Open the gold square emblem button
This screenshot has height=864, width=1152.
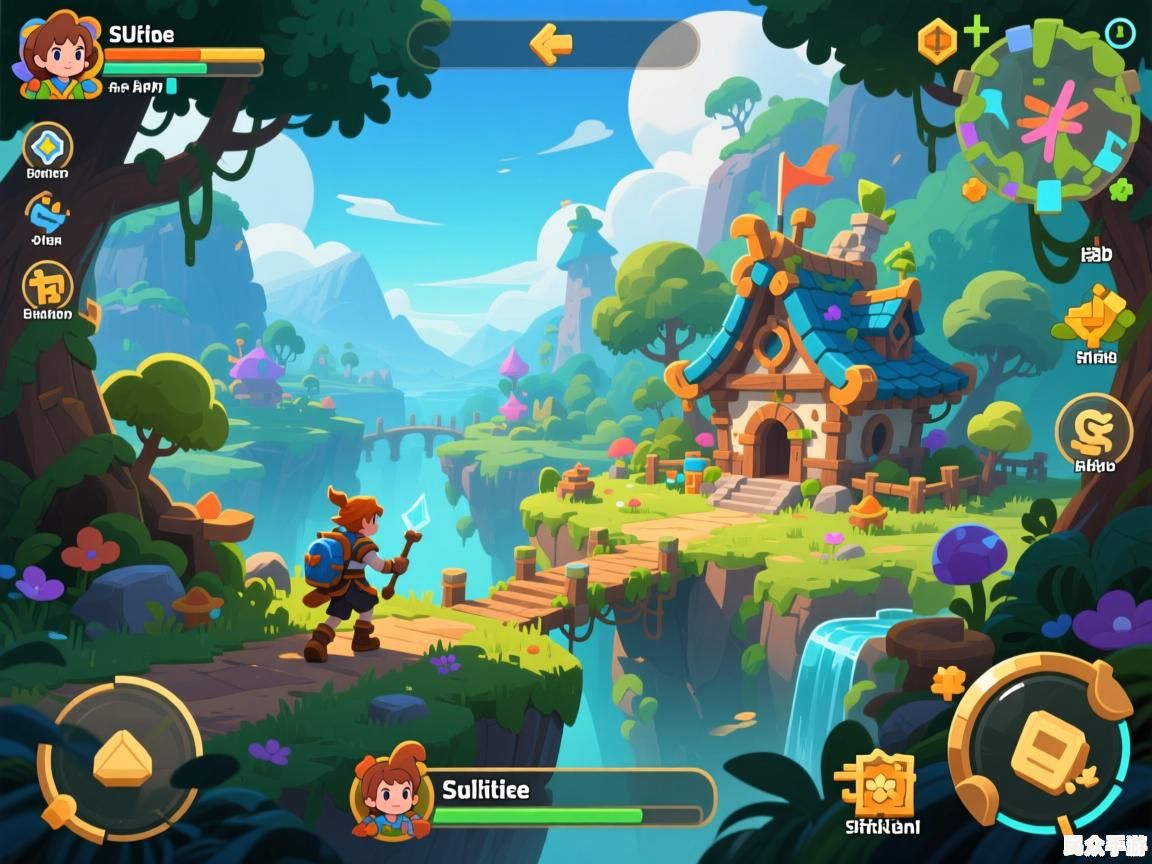pos(47,286)
